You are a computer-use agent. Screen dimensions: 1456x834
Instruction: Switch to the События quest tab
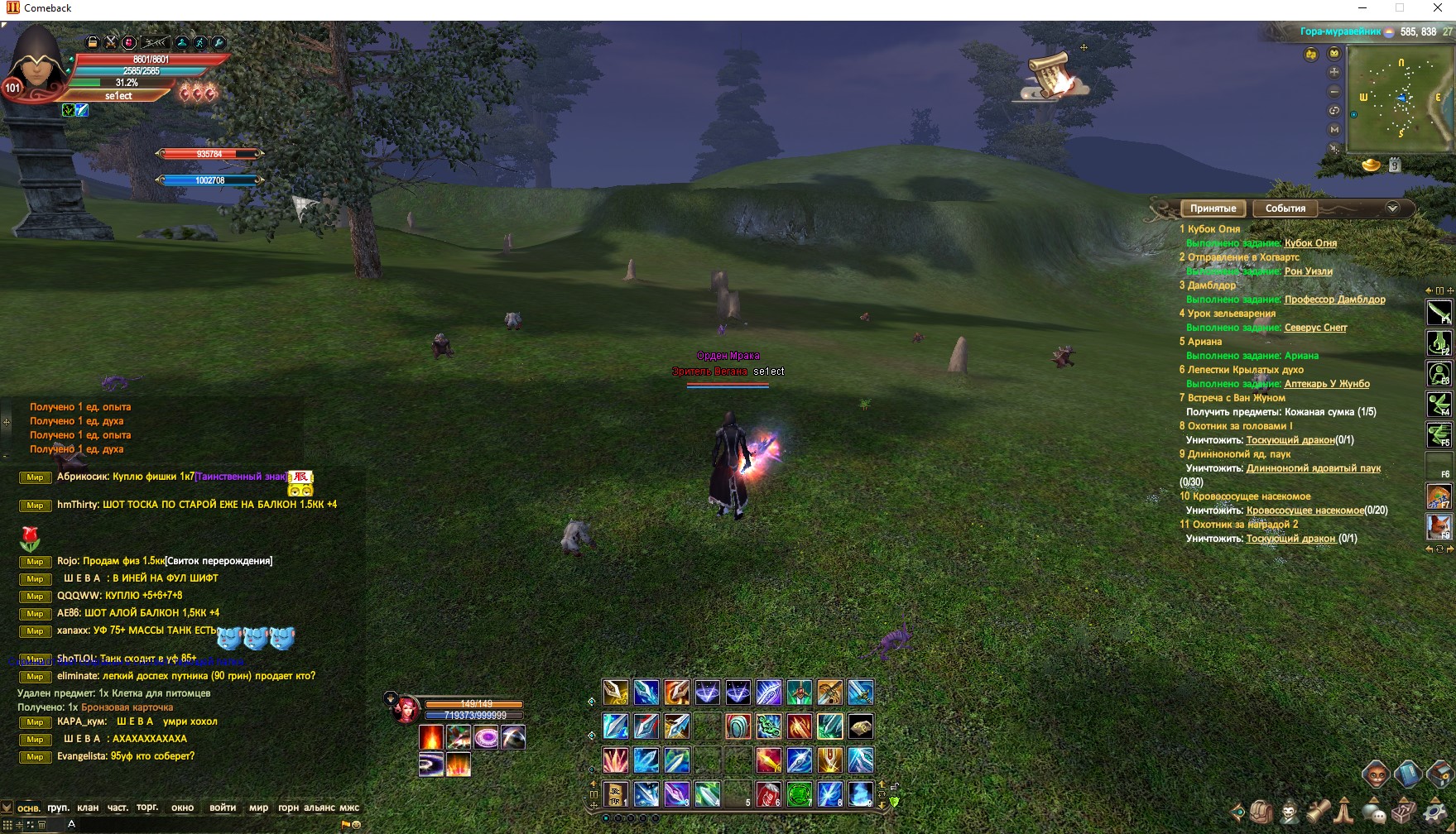pos(1285,208)
